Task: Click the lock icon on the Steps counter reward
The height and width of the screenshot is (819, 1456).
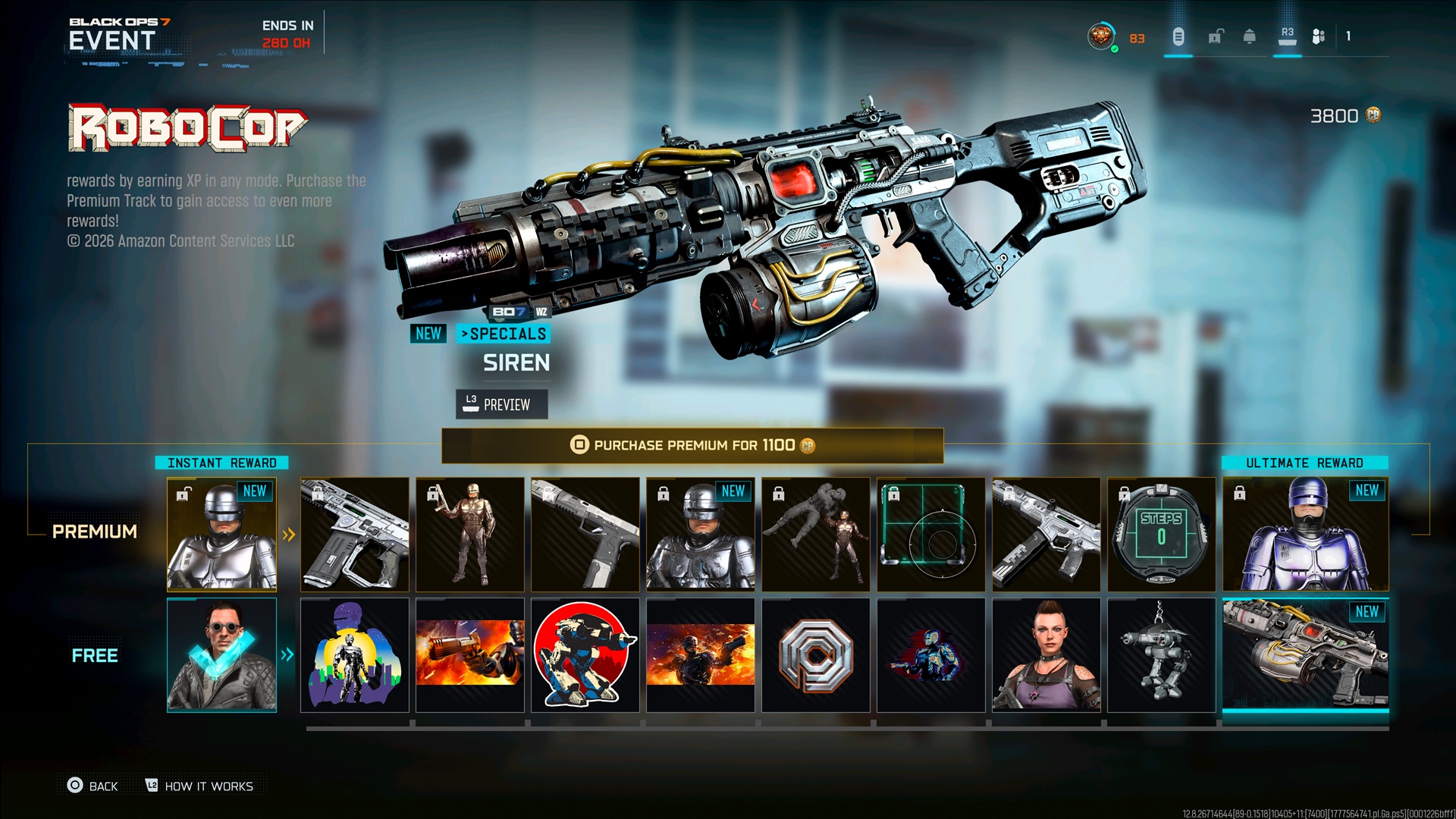Action: coord(1124,494)
